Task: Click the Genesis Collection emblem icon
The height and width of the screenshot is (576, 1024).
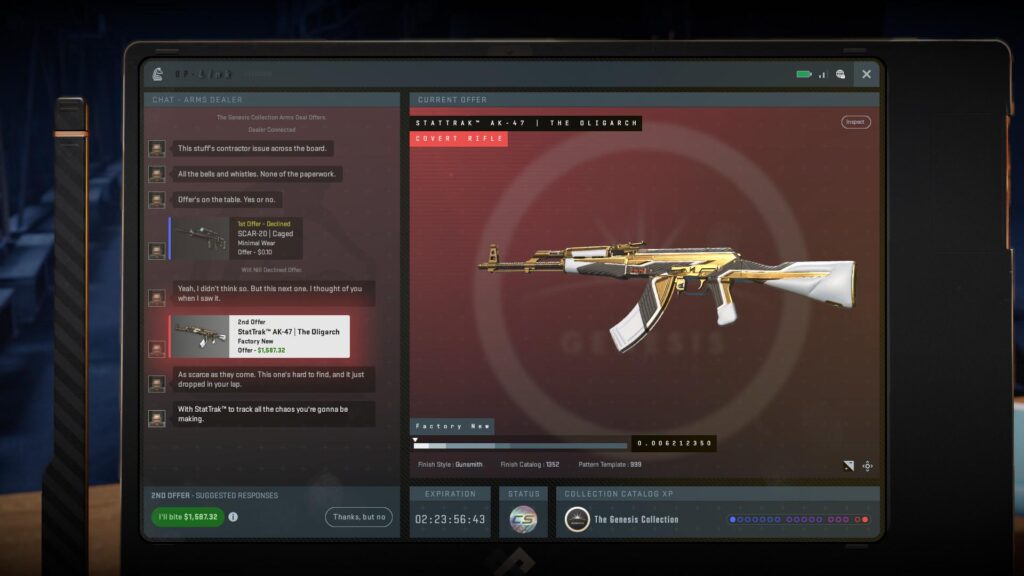Action: coord(576,519)
